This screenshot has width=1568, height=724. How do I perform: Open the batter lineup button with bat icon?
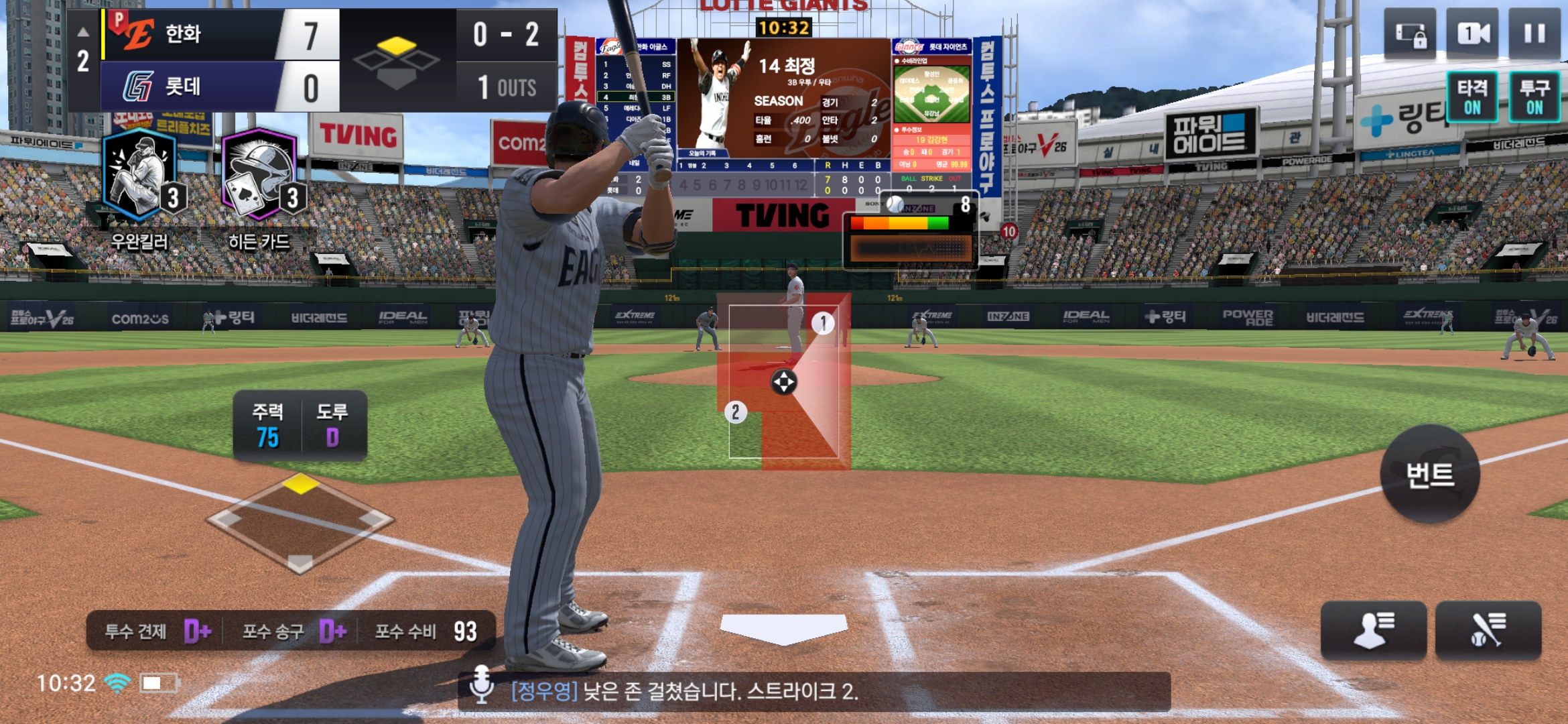[1488, 631]
